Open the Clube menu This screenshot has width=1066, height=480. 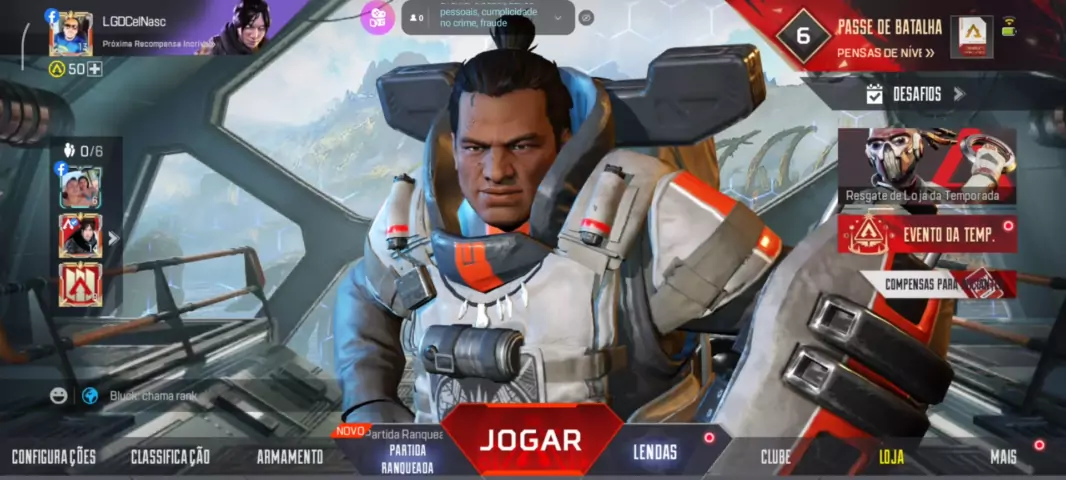(x=775, y=457)
